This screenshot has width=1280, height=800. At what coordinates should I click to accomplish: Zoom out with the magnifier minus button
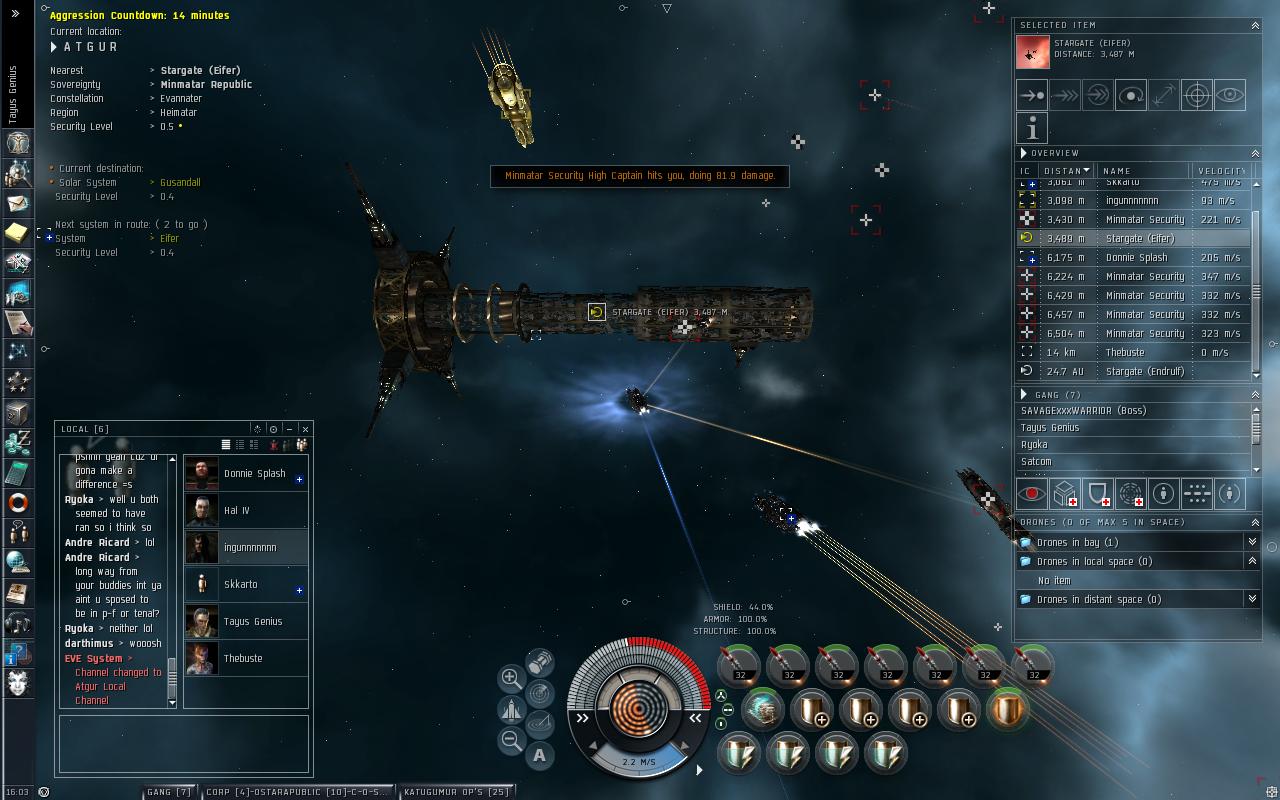510,741
